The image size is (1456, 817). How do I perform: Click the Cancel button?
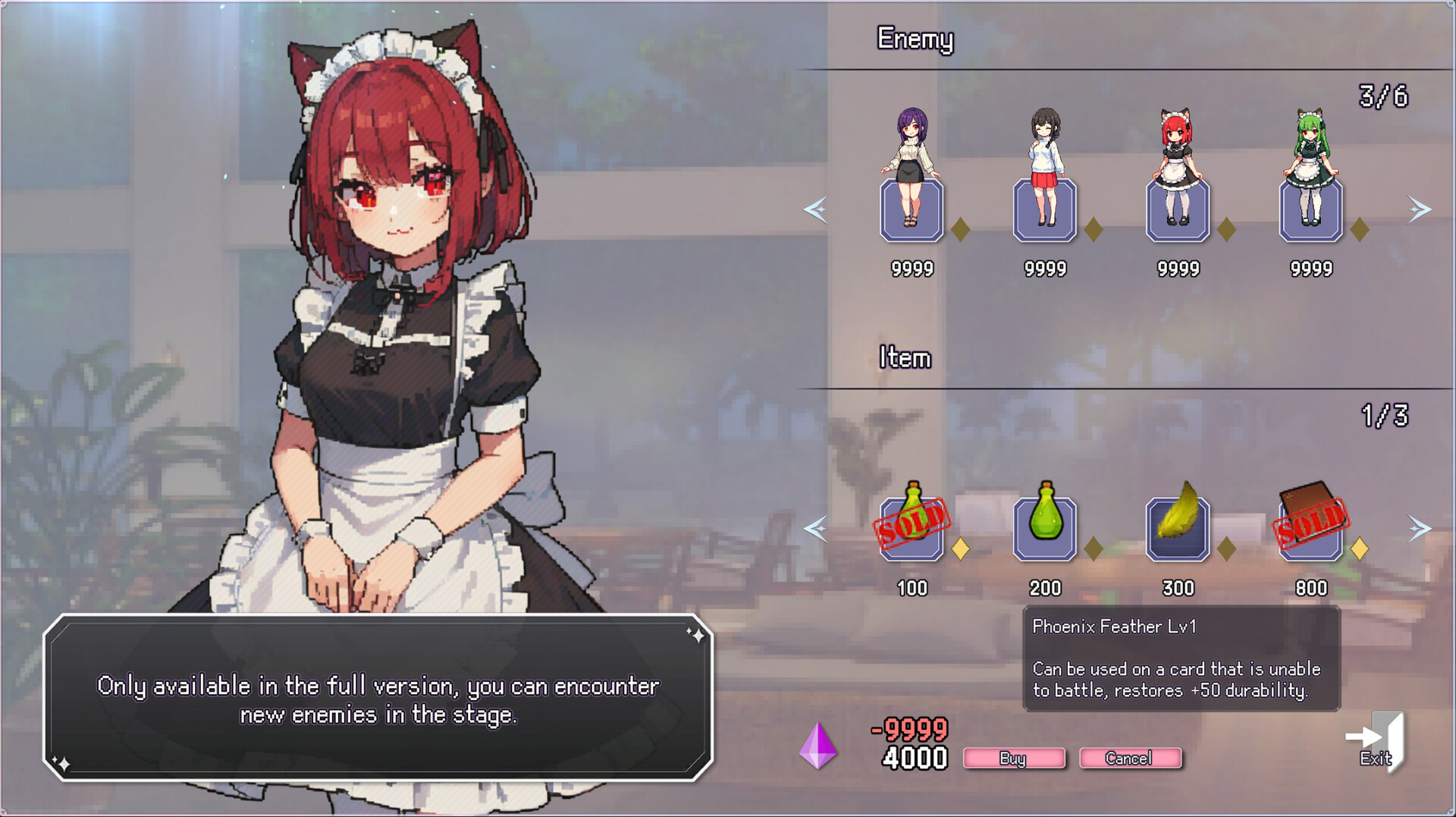1130,758
